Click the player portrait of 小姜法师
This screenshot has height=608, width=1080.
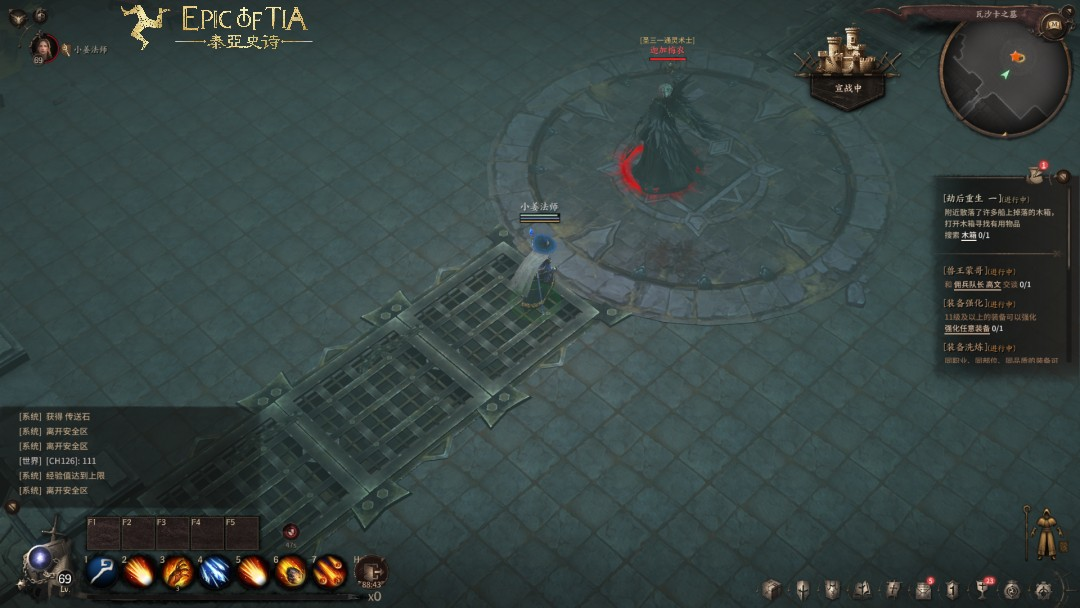tap(44, 47)
